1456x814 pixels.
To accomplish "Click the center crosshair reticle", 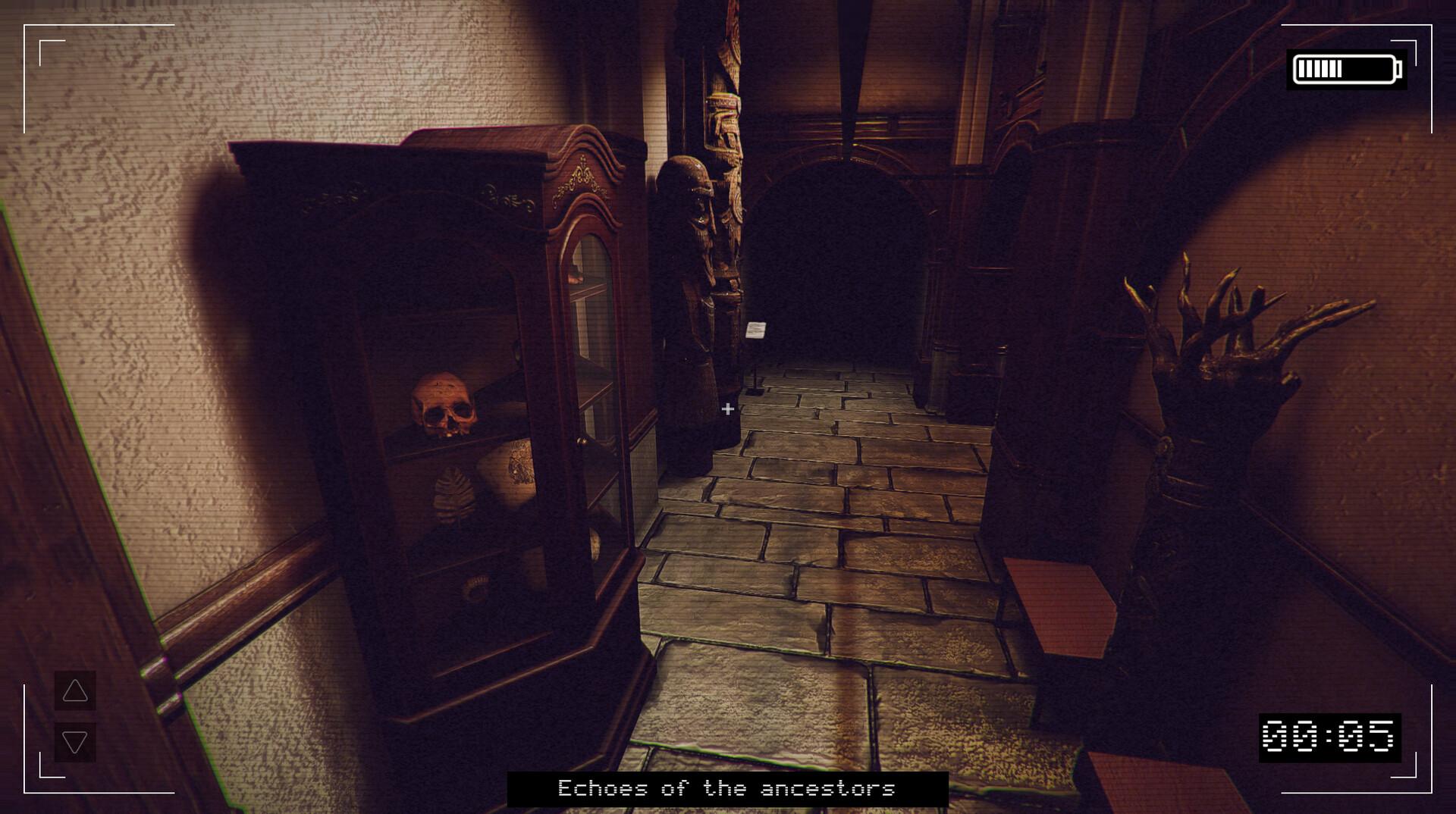I will coord(727,409).
